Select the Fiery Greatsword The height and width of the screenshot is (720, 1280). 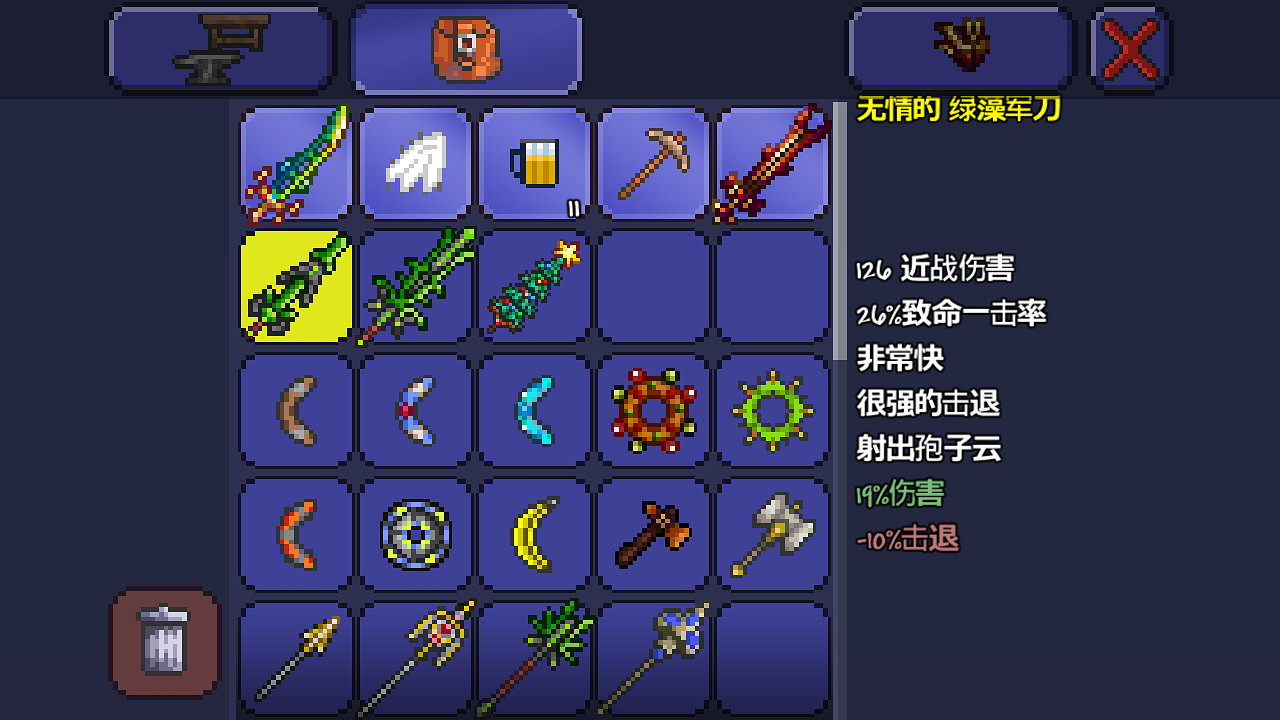tap(772, 163)
